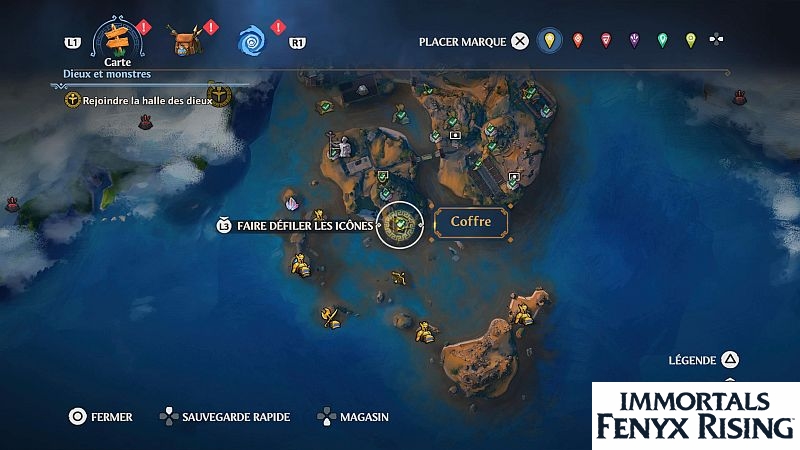This screenshot has width=800, height=450.
Task: Pick the crimson map marker pin
Action: (x=605, y=41)
